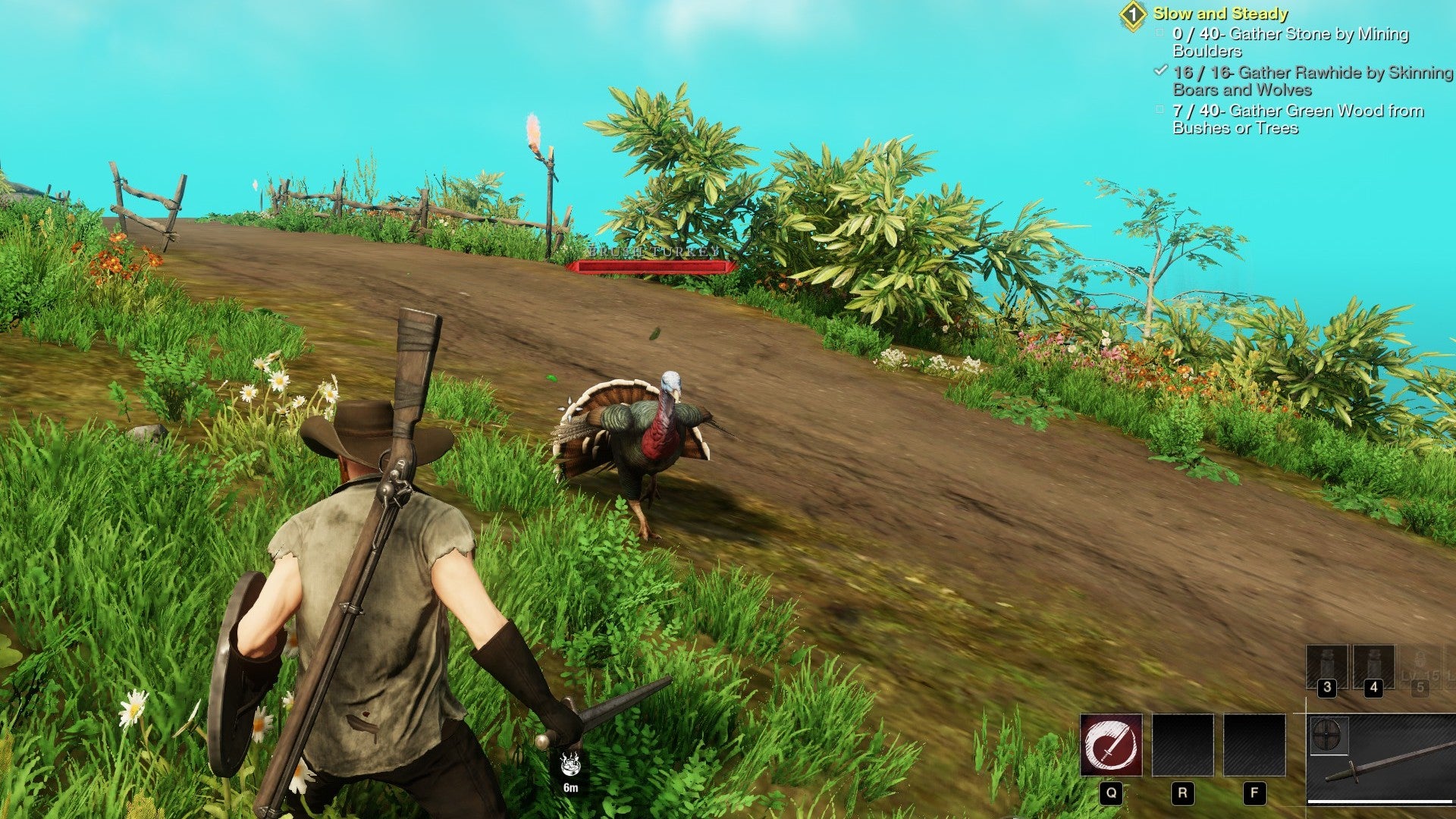Screen dimensions: 1456x819
Task: Click the weapon durability bar below the sword
Action: pyautogui.click(x=1379, y=802)
